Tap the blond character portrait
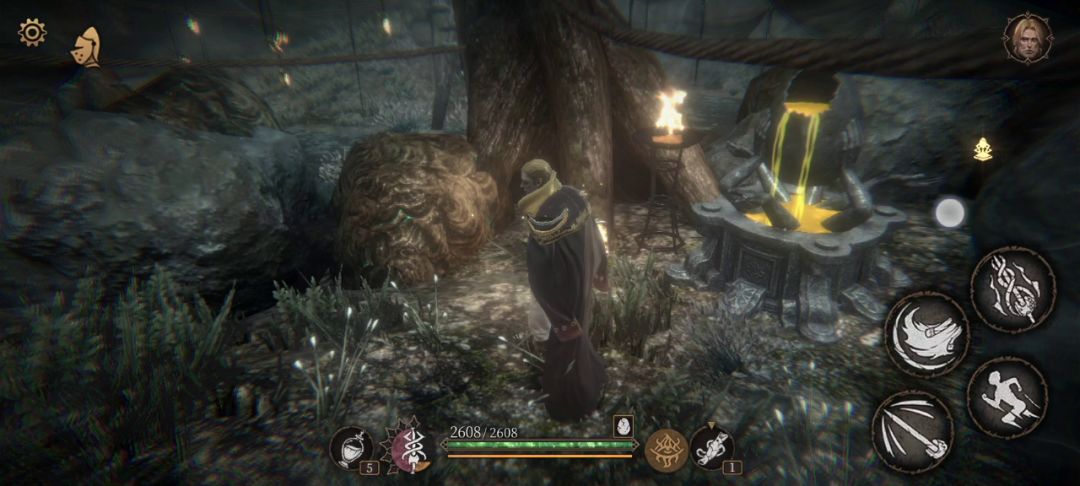Viewport: 1080px width, 486px height. [x=1027, y=39]
